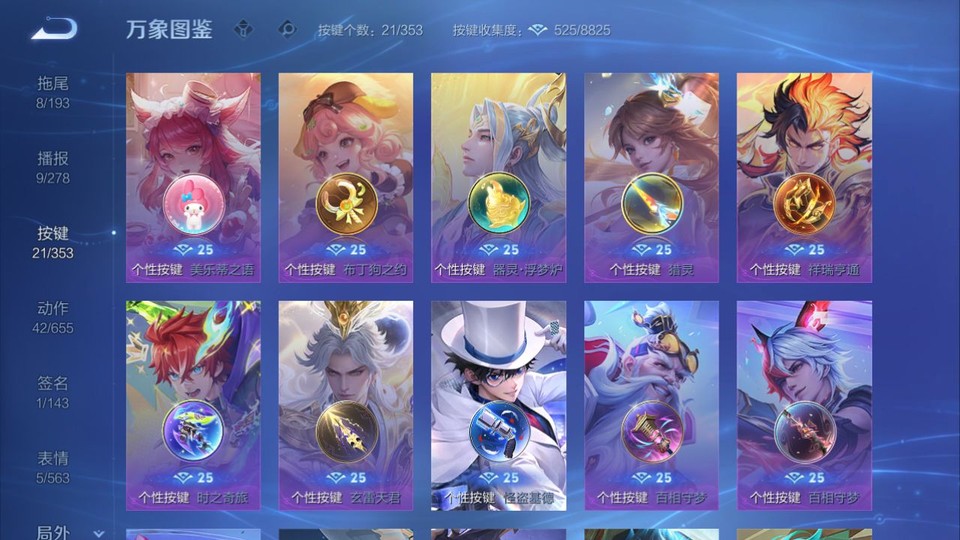Click the magnifier icon beside 万象图鉴
The height and width of the screenshot is (540, 960).
288,30
